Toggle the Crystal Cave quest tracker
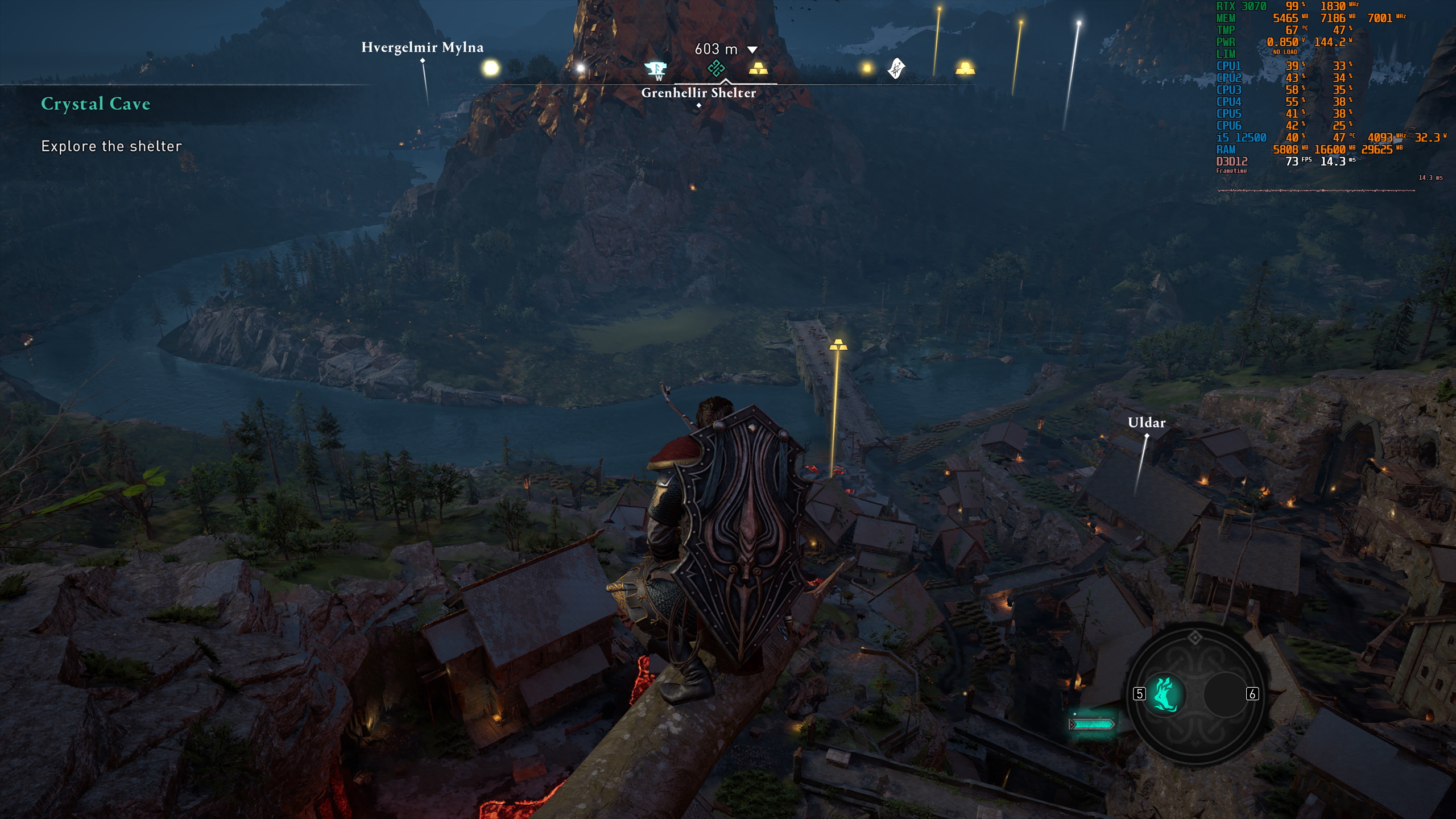 96,104
